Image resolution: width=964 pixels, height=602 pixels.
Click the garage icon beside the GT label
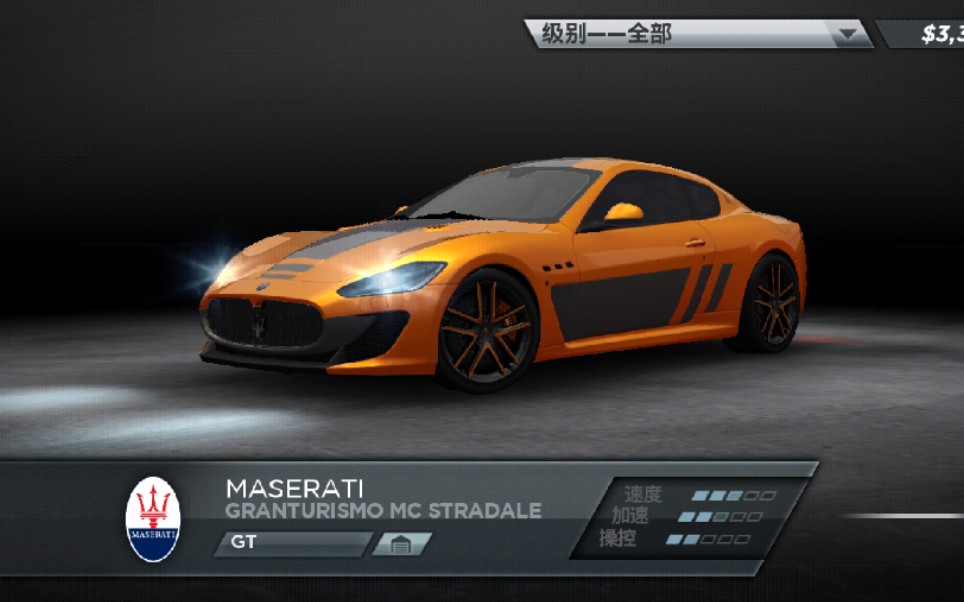[x=402, y=545]
